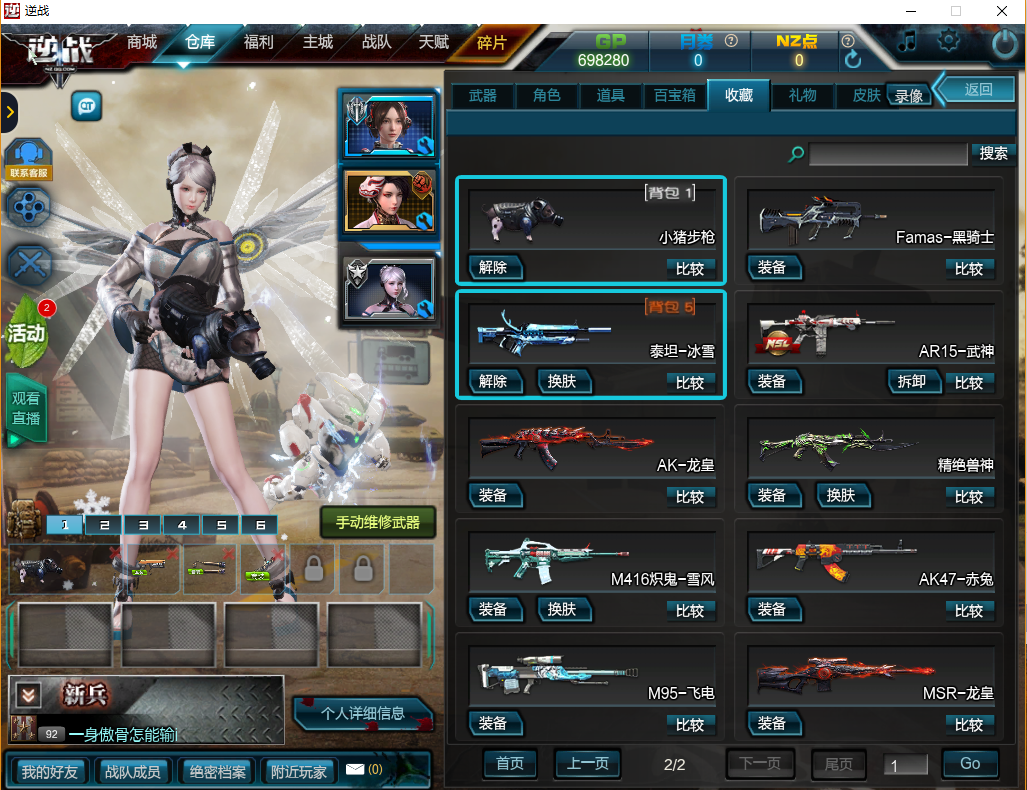
Task: Click the 搜索 search button
Action: [x=993, y=154]
